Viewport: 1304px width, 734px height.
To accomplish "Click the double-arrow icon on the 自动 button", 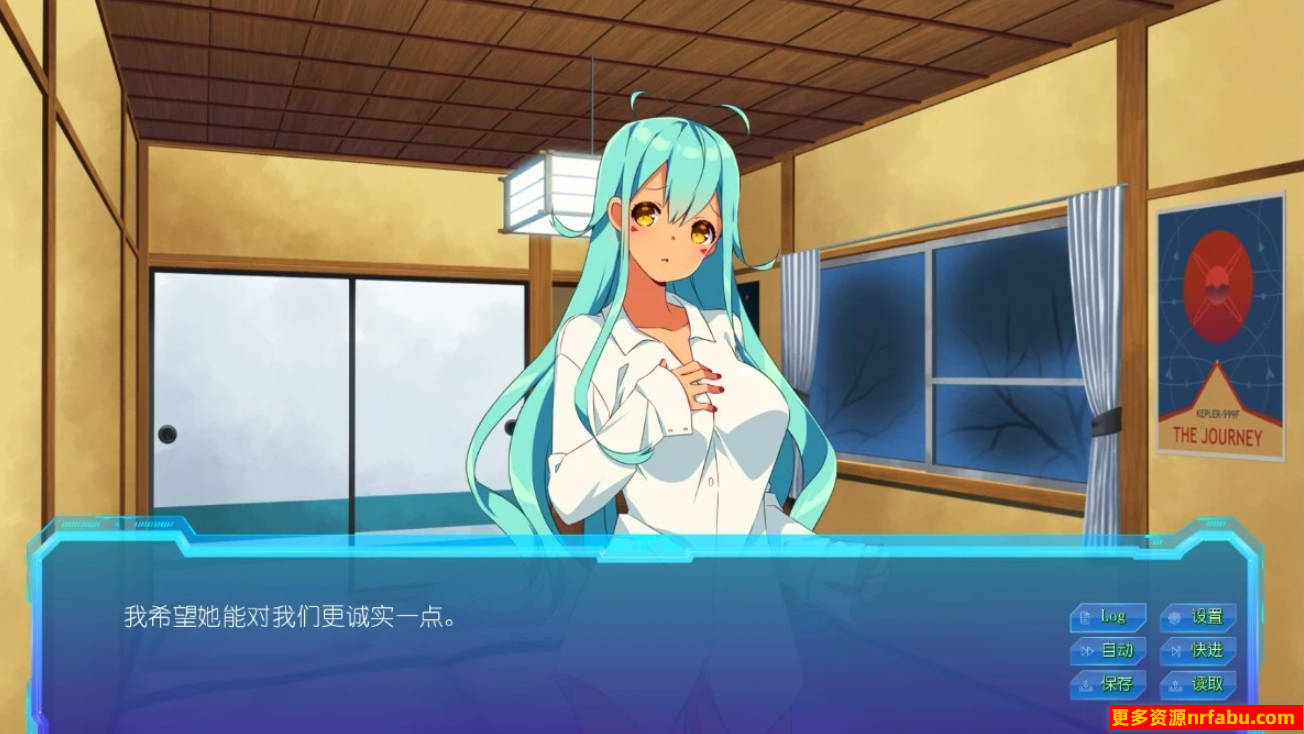I will pos(1087,650).
